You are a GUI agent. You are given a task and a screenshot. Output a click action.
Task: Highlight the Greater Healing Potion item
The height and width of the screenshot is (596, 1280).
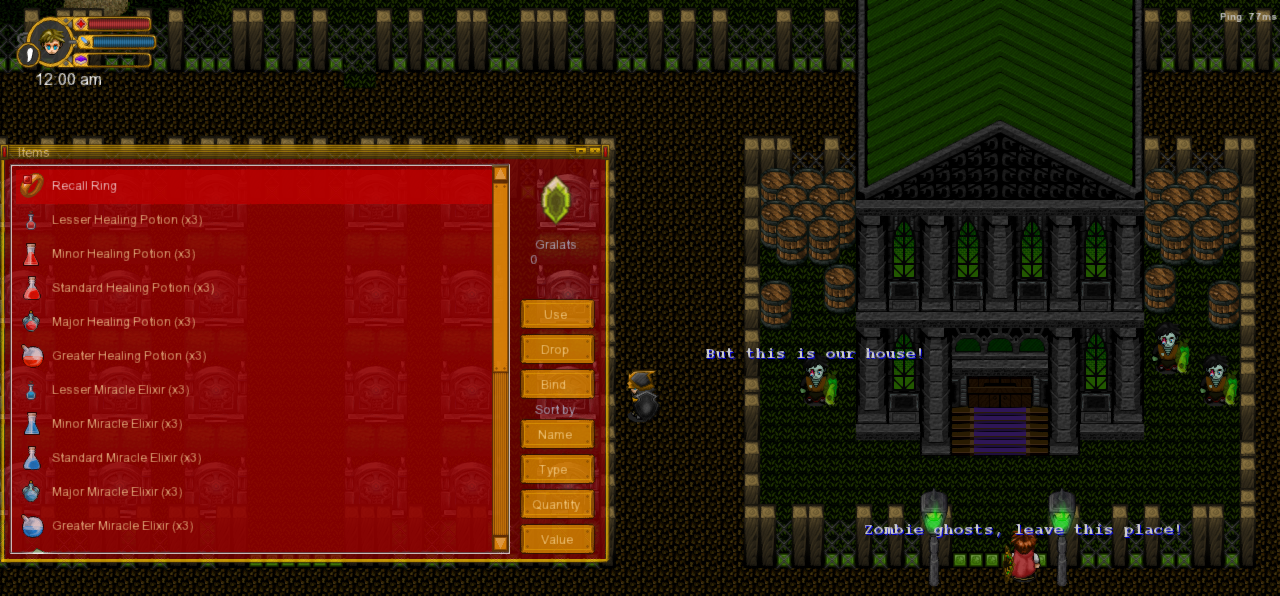[x=129, y=356]
